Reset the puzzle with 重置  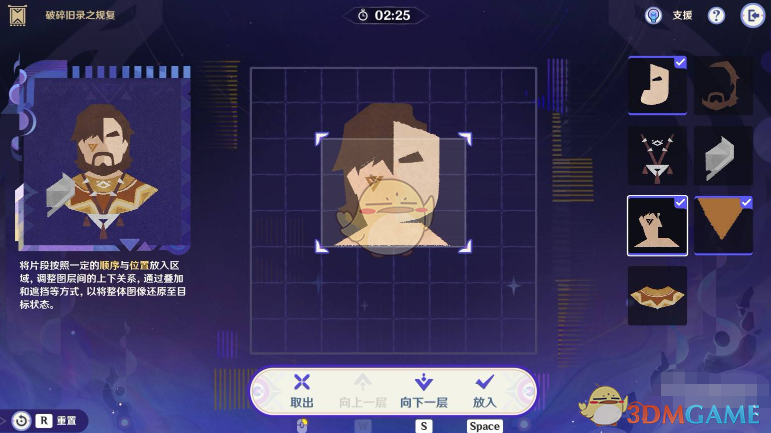click(x=50, y=421)
